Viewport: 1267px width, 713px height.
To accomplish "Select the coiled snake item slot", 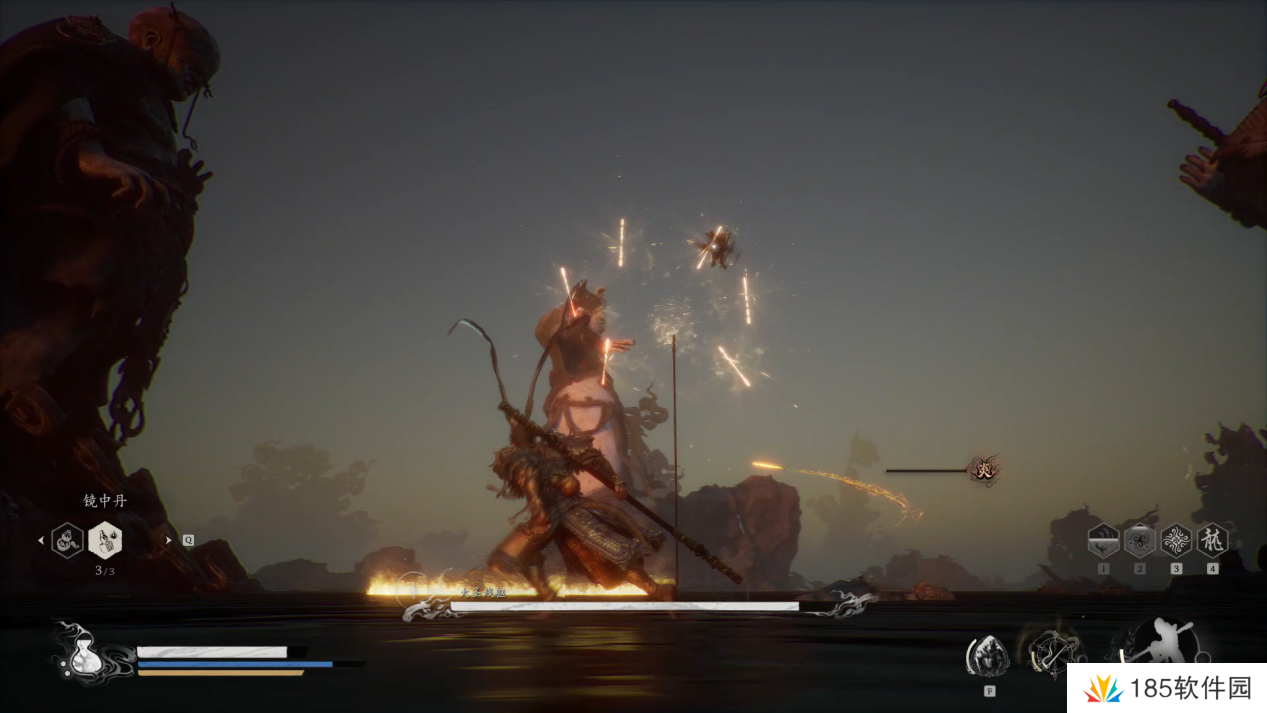I will pos(67,540).
